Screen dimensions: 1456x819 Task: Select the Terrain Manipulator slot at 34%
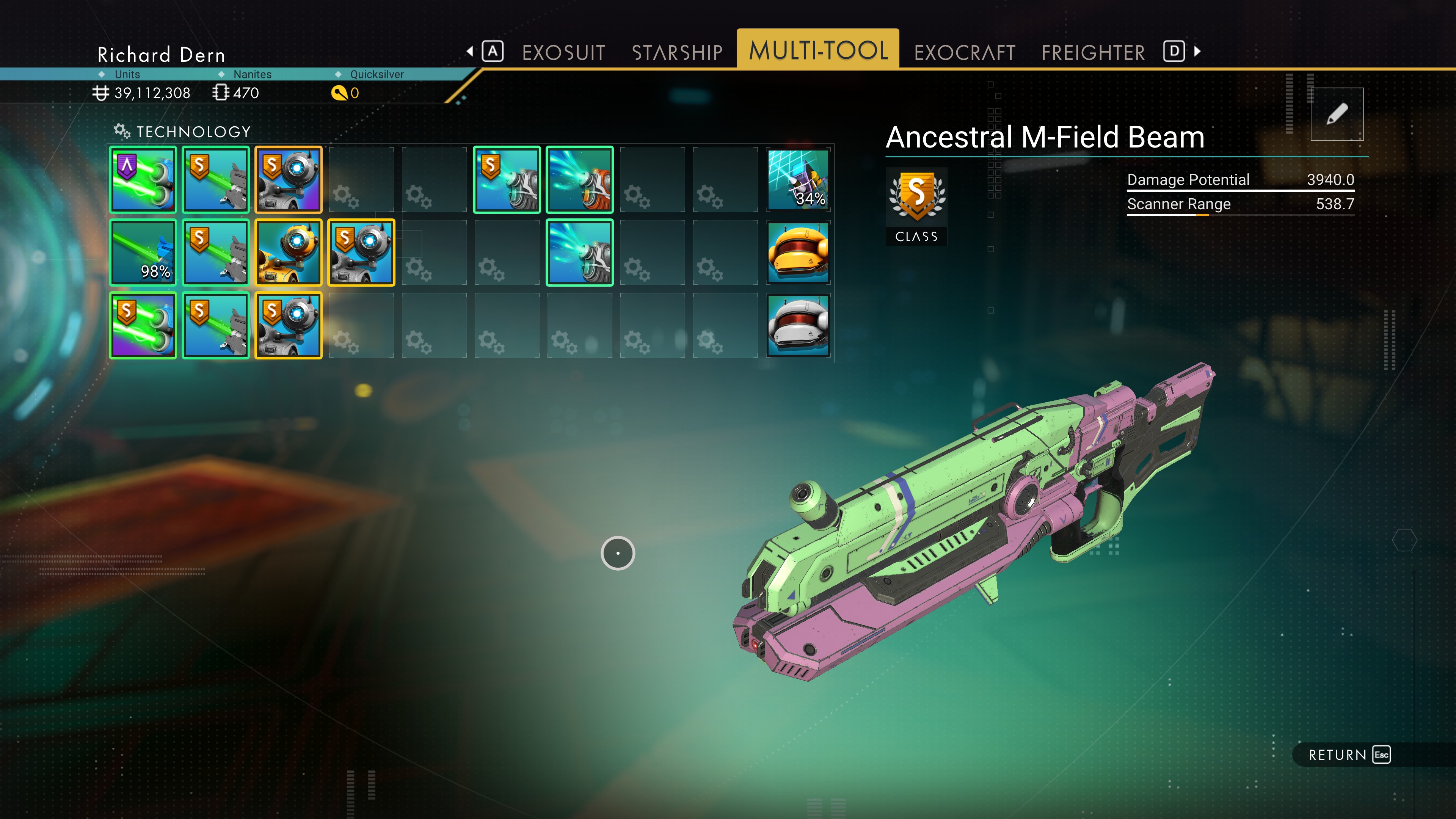coord(797,180)
